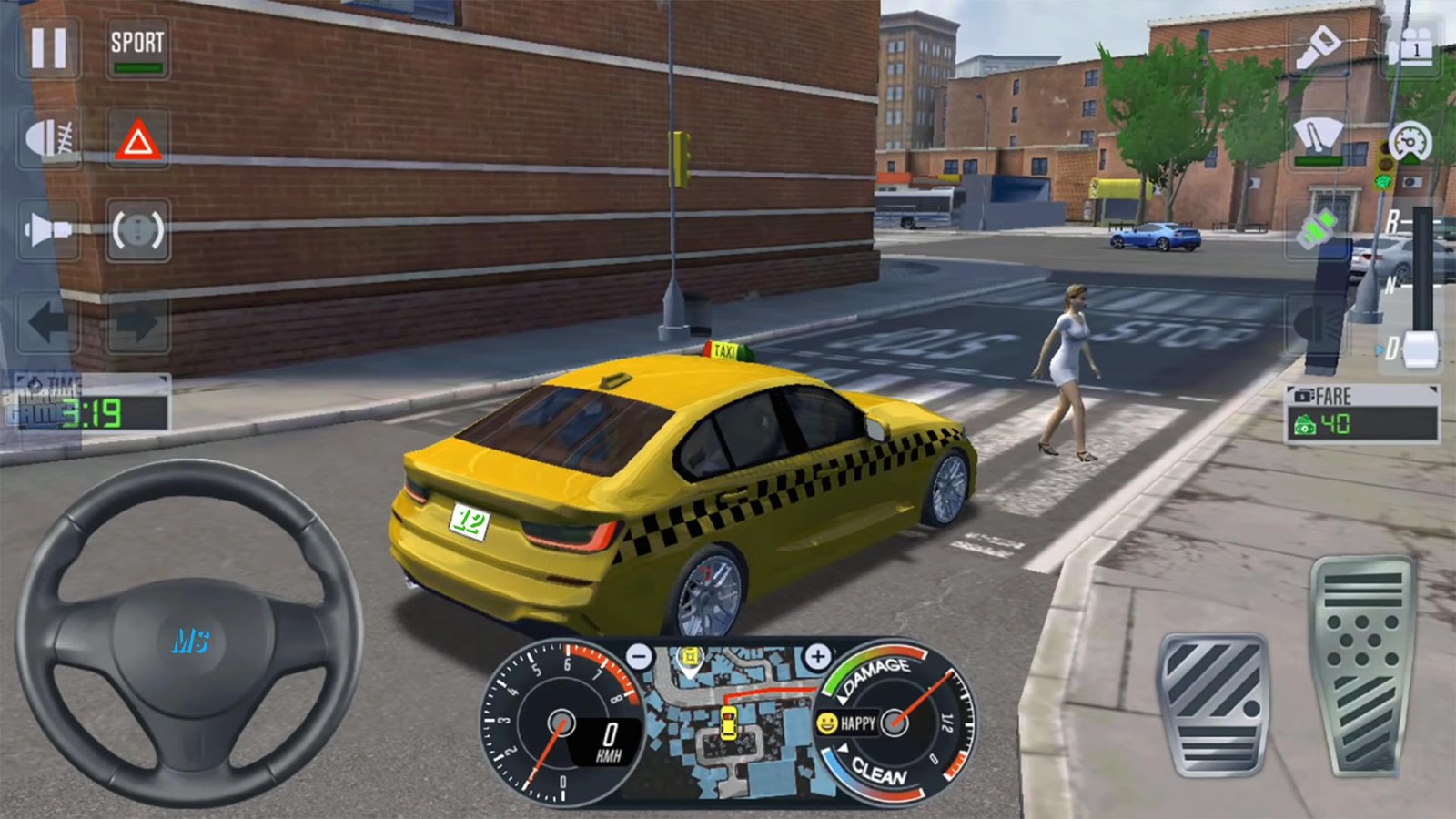The width and height of the screenshot is (1456, 819).
Task: Toggle SPORT driving mode
Action: click(x=137, y=47)
